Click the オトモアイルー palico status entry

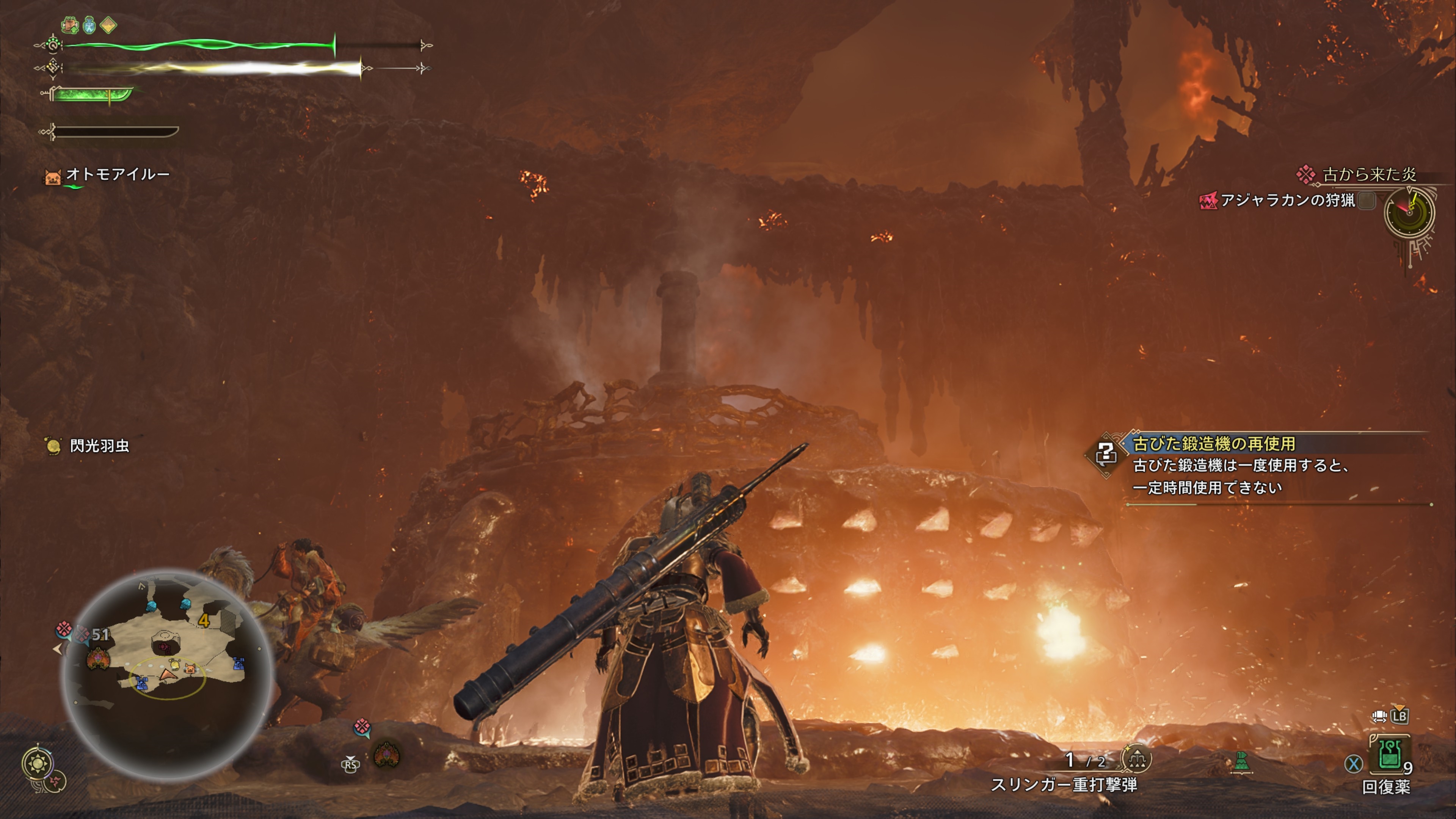[116, 174]
